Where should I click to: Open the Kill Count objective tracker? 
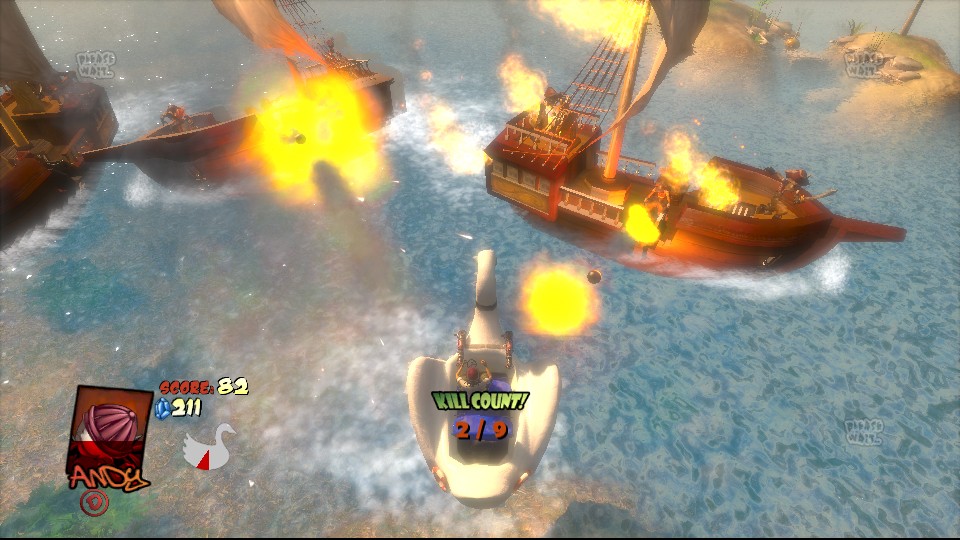[480, 416]
